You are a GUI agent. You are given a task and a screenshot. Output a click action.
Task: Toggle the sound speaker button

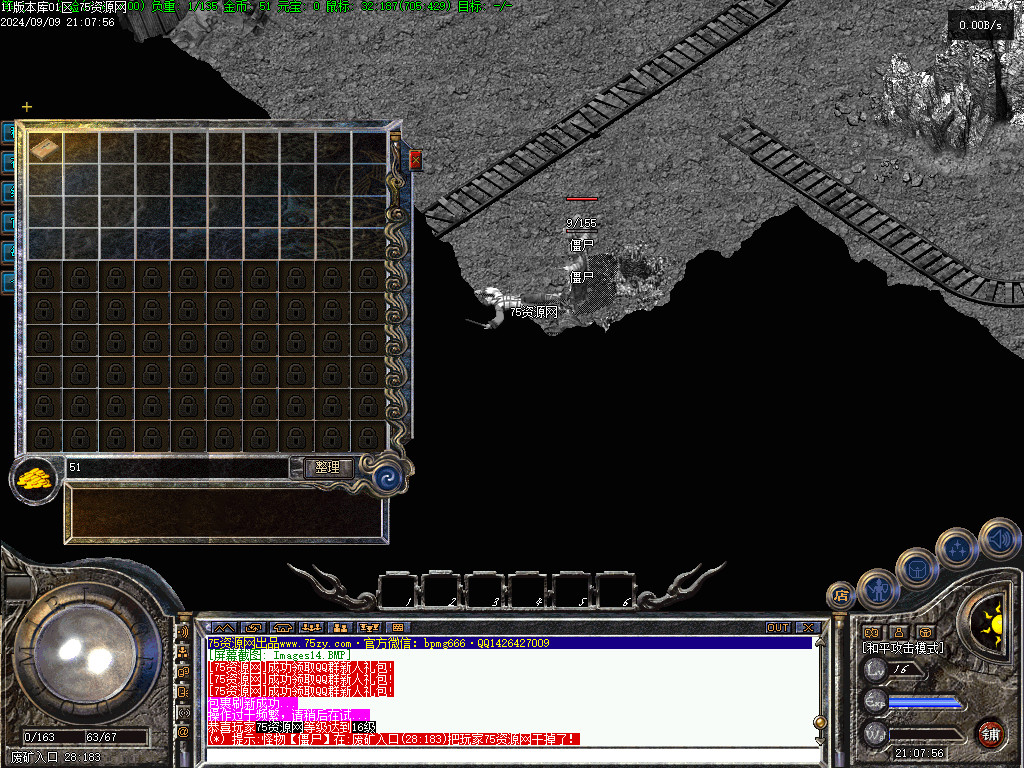click(x=999, y=539)
